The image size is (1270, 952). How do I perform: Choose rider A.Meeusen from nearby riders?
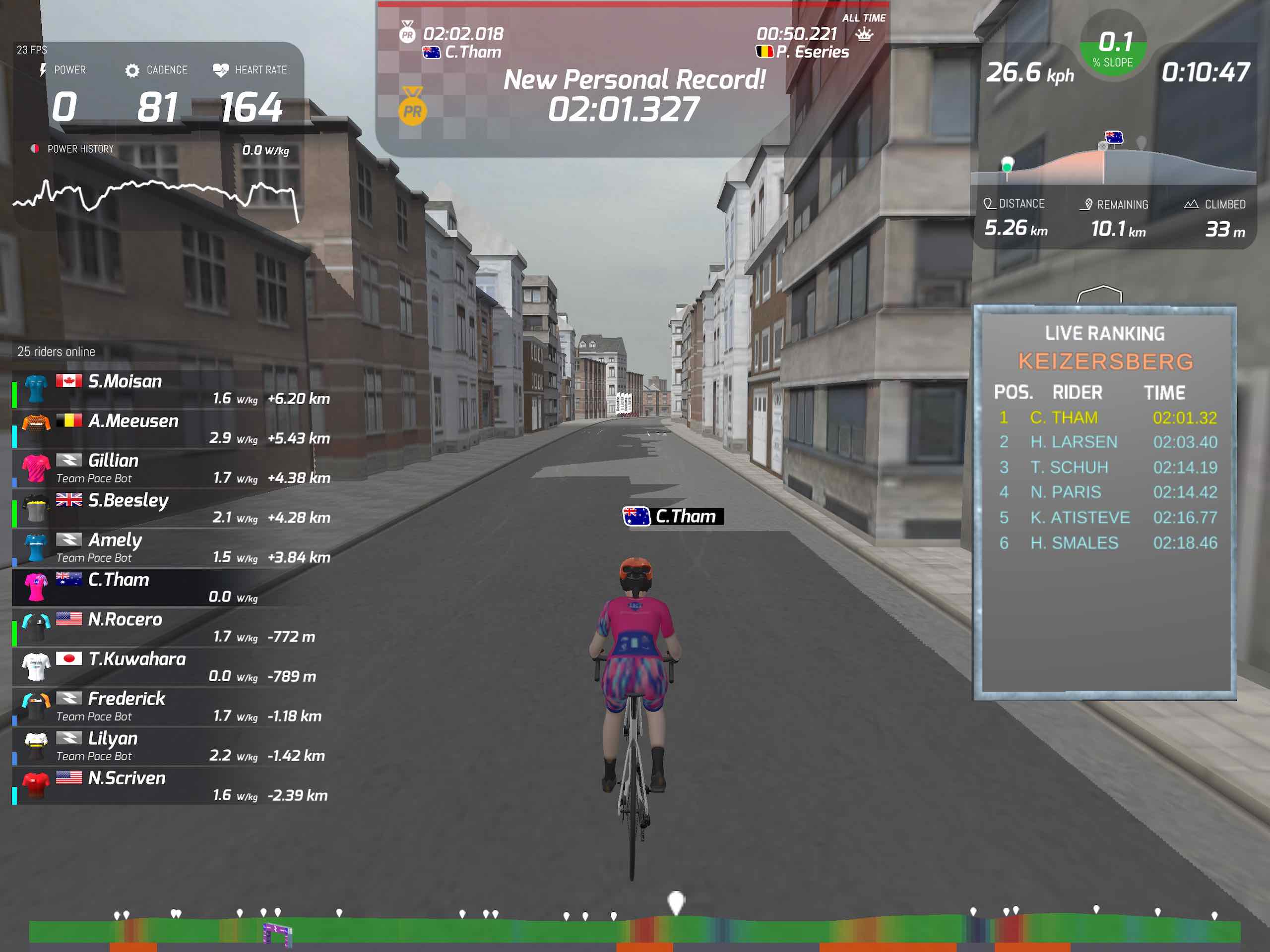(x=172, y=429)
